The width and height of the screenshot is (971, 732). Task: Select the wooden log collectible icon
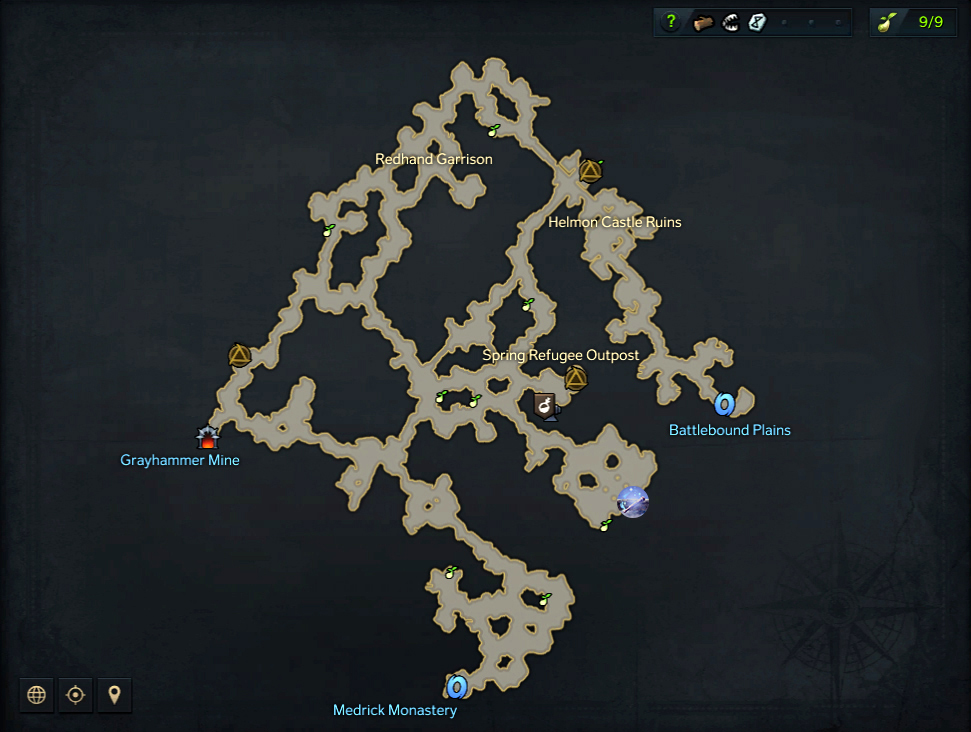703,22
